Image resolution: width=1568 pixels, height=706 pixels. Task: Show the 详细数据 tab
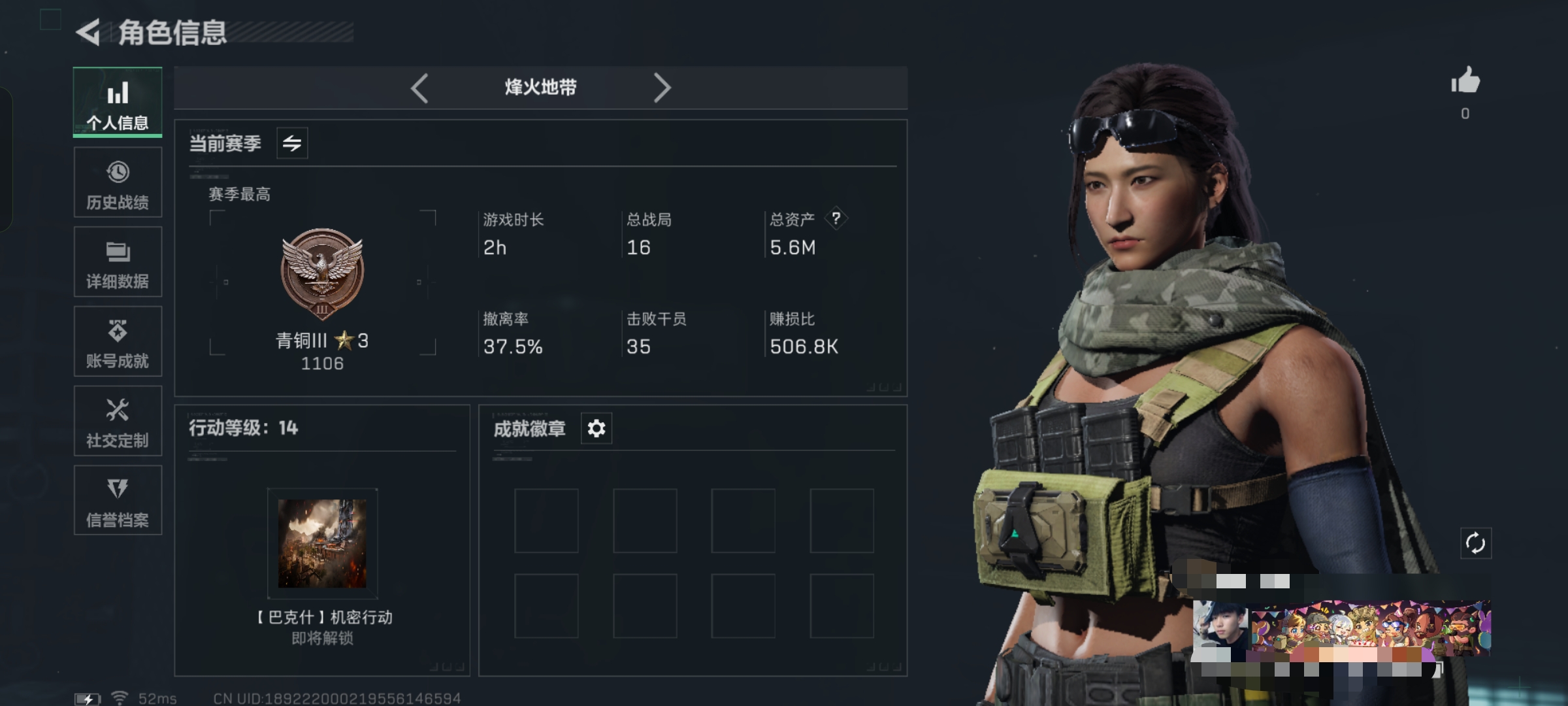click(118, 262)
